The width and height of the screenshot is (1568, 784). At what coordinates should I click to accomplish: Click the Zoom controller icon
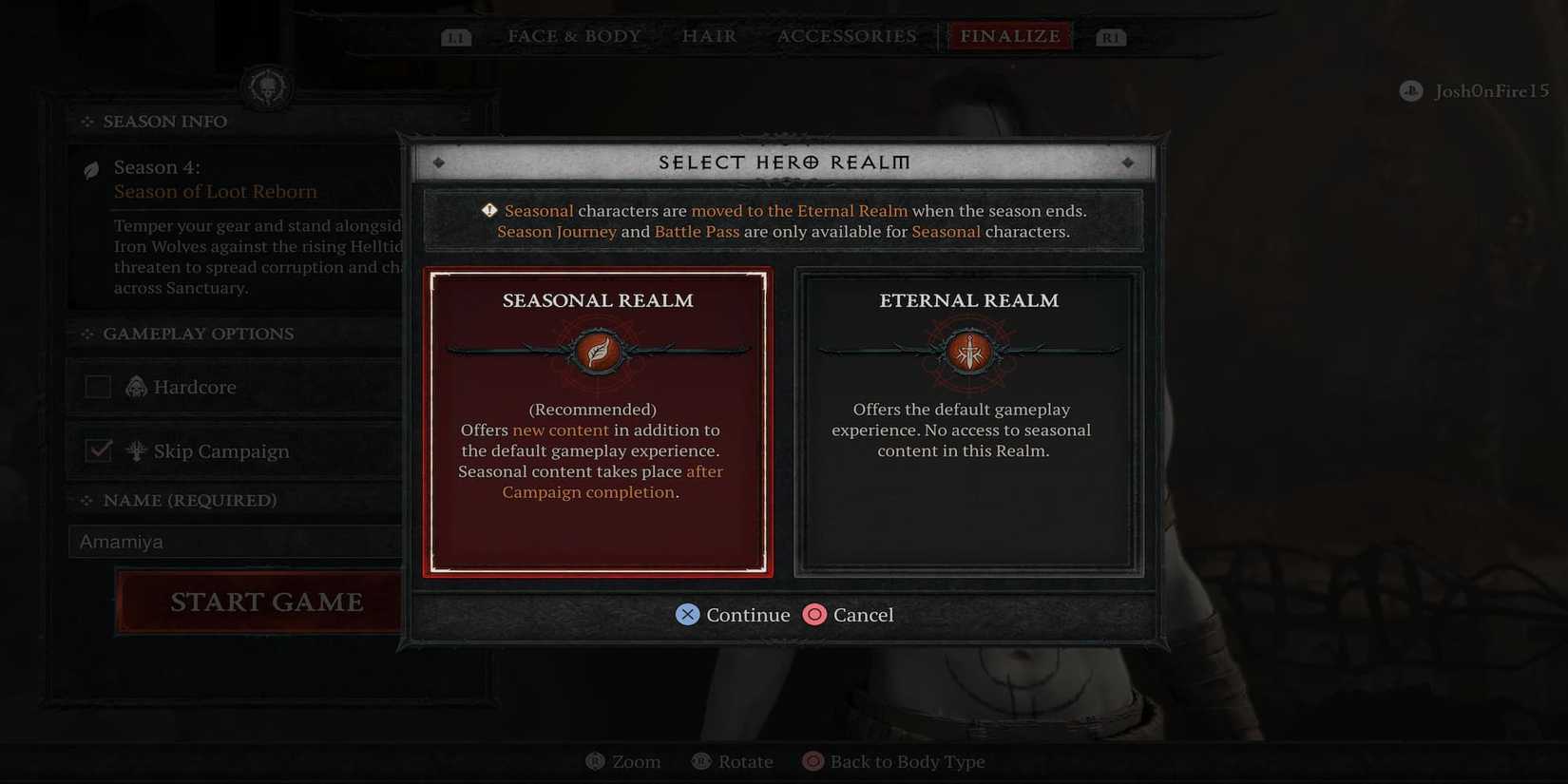[x=595, y=760]
